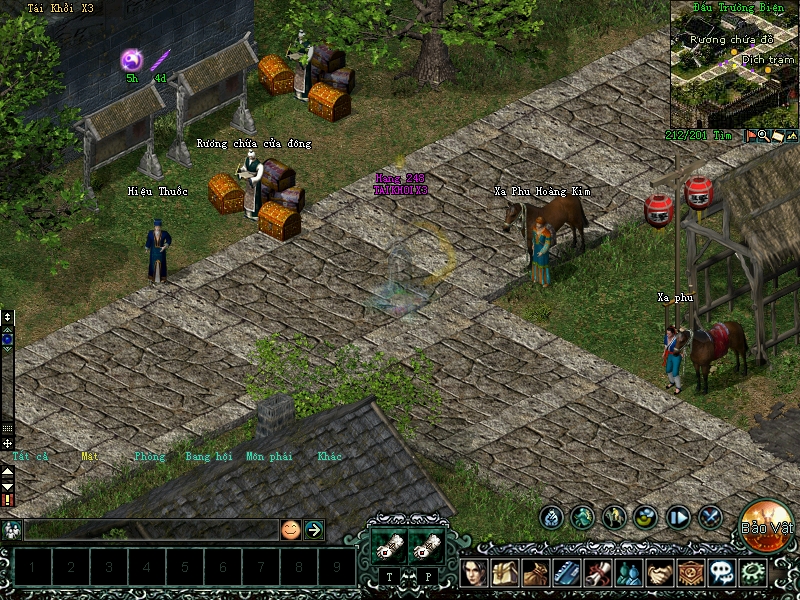Select the Môn phái chat tab

[269, 457]
